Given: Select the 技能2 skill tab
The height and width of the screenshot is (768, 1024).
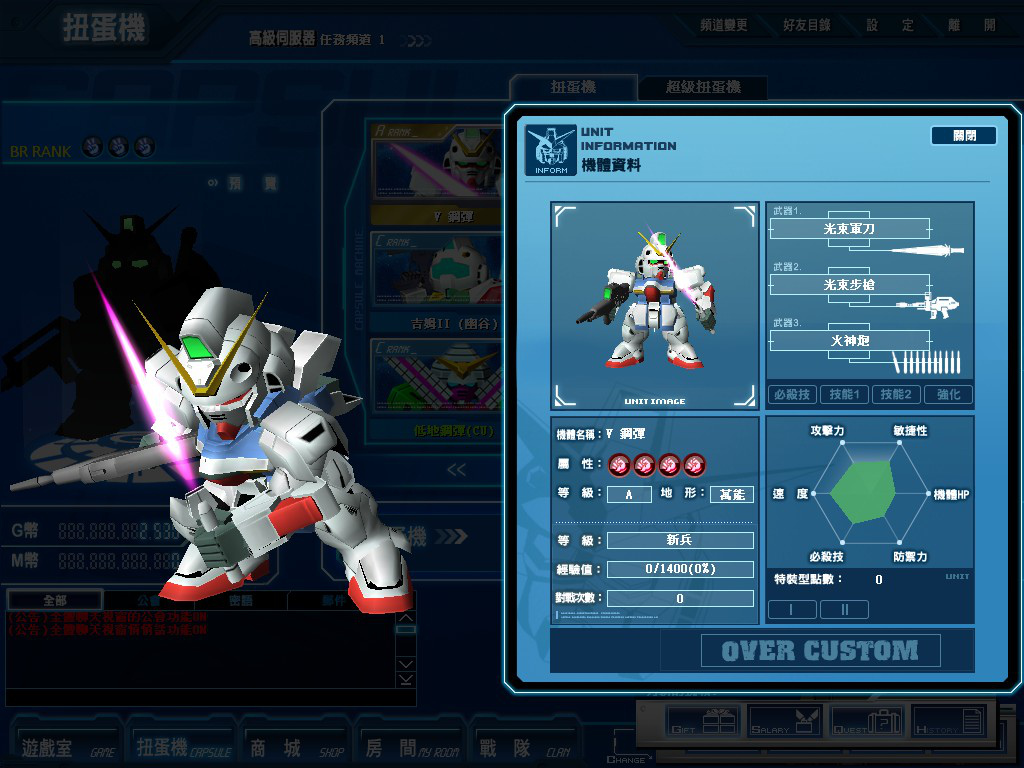Looking at the screenshot, I should point(896,395).
